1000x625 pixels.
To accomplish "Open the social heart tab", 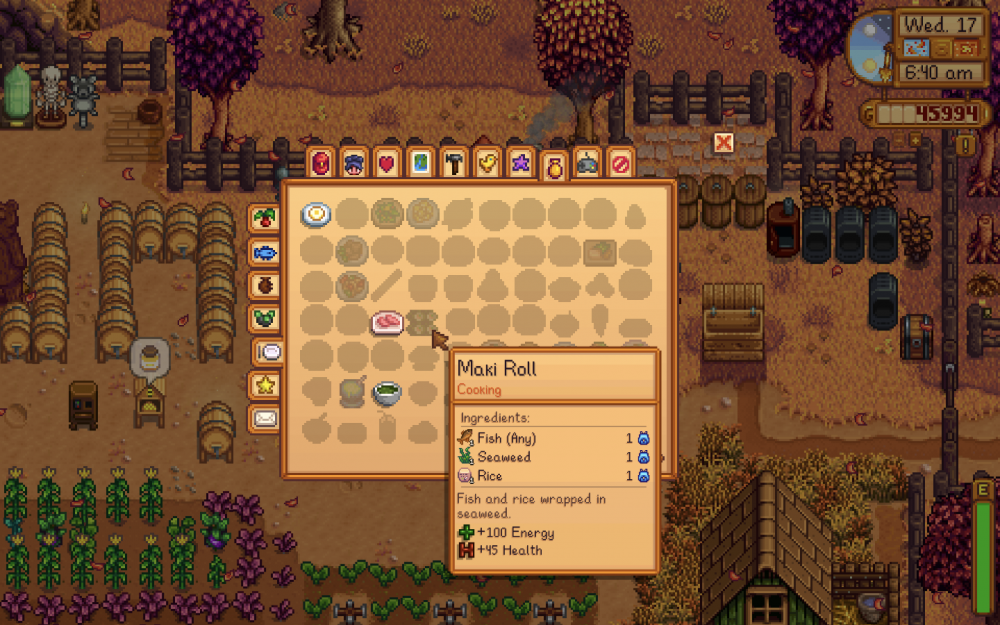I will coord(386,163).
